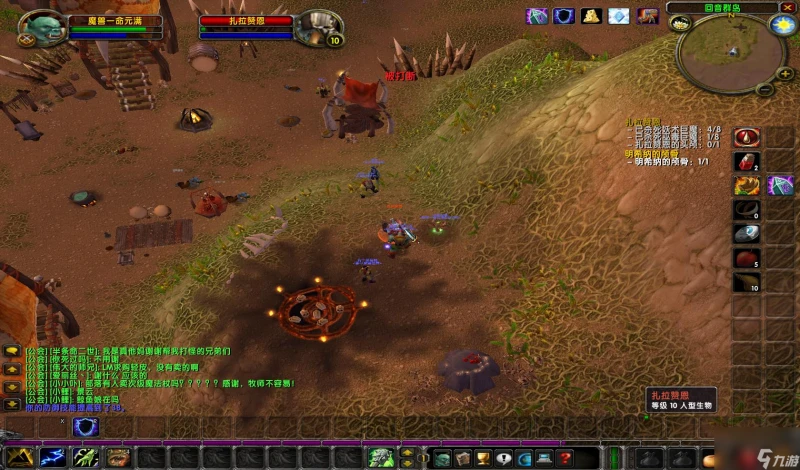Activate the lightning bolt spell on the action bar
This screenshot has height=470, width=800.
tap(52, 457)
